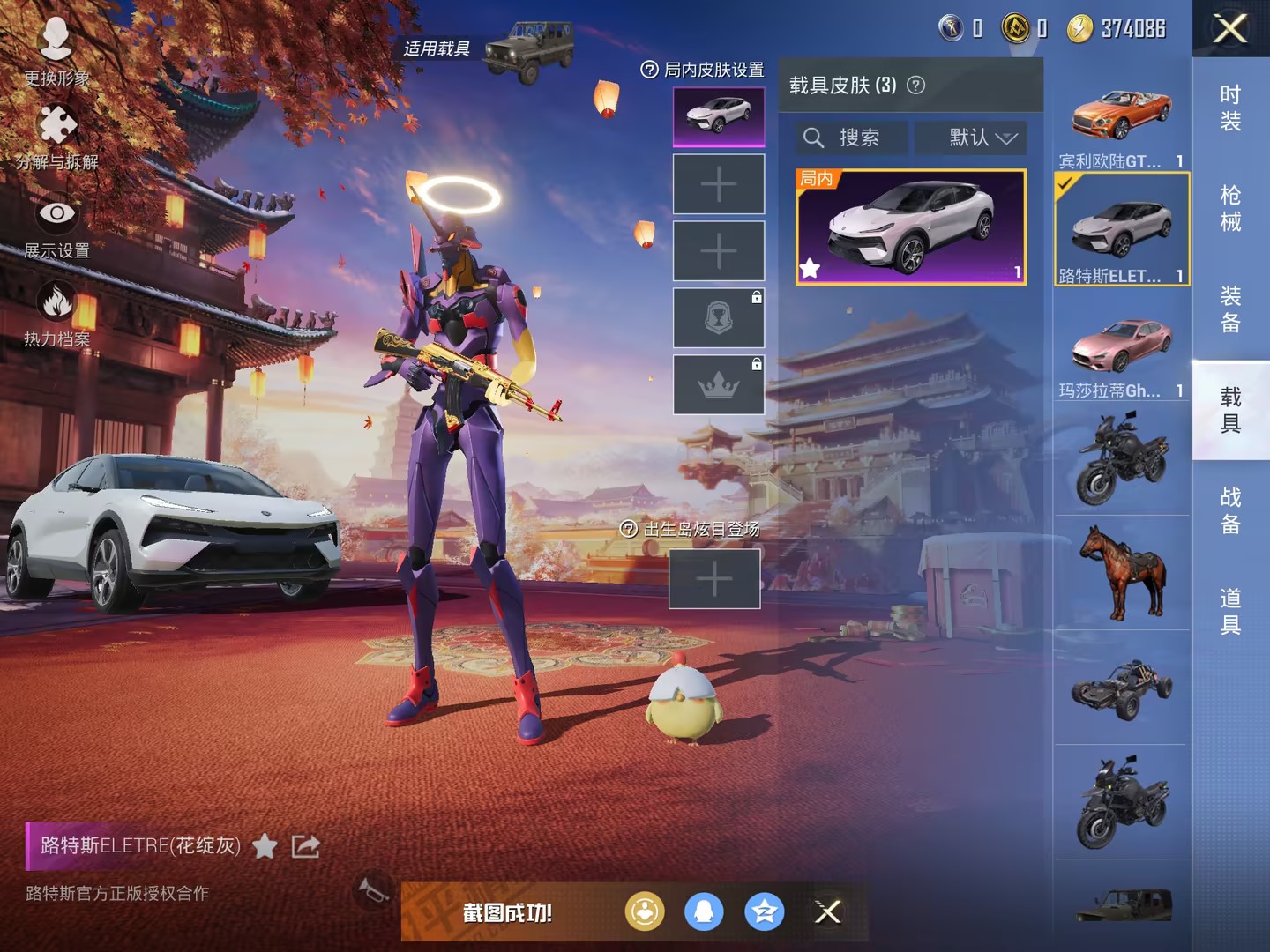Close the inventory screen with top-right X
Image resolution: width=1270 pixels, height=952 pixels.
click(1230, 29)
